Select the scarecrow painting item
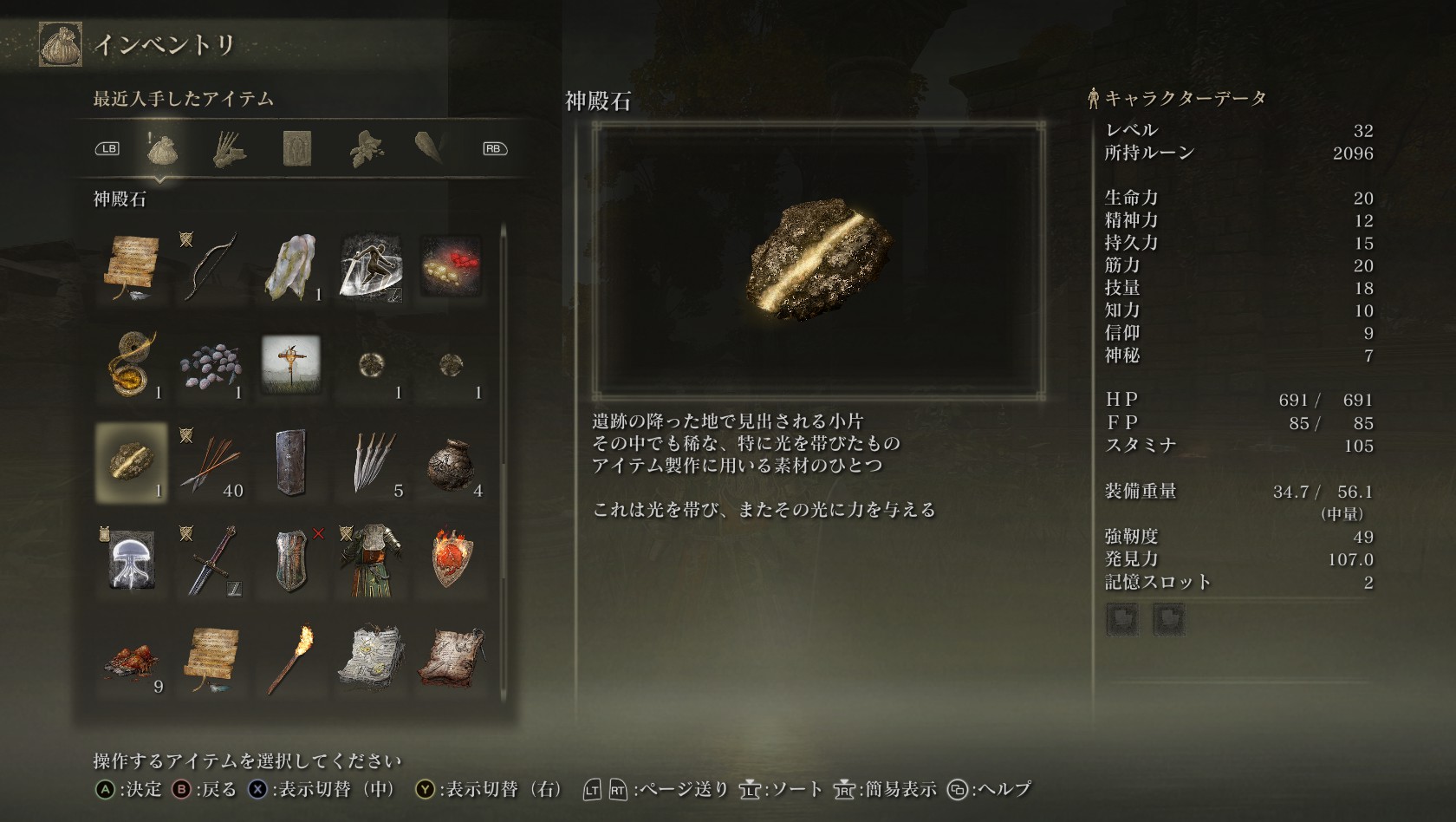Image resolution: width=1456 pixels, height=822 pixels. (290, 364)
